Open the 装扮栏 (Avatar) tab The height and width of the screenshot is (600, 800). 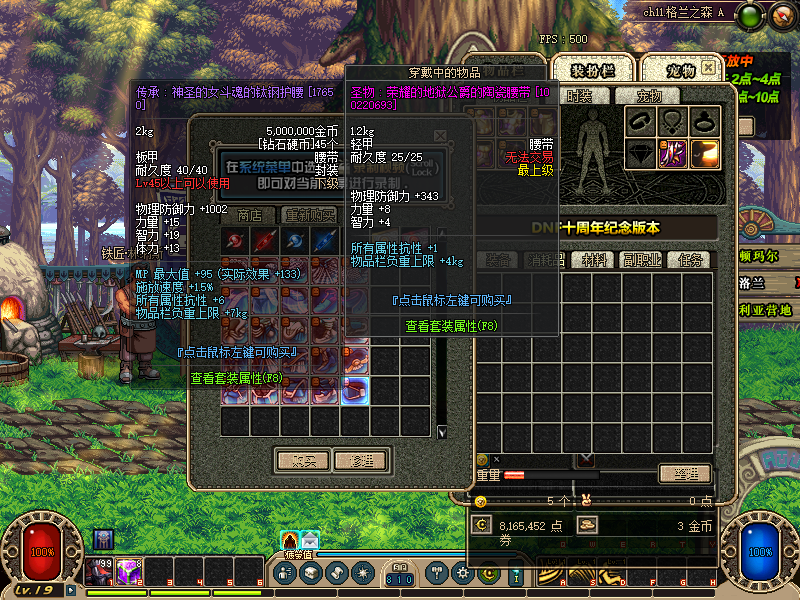click(592, 70)
